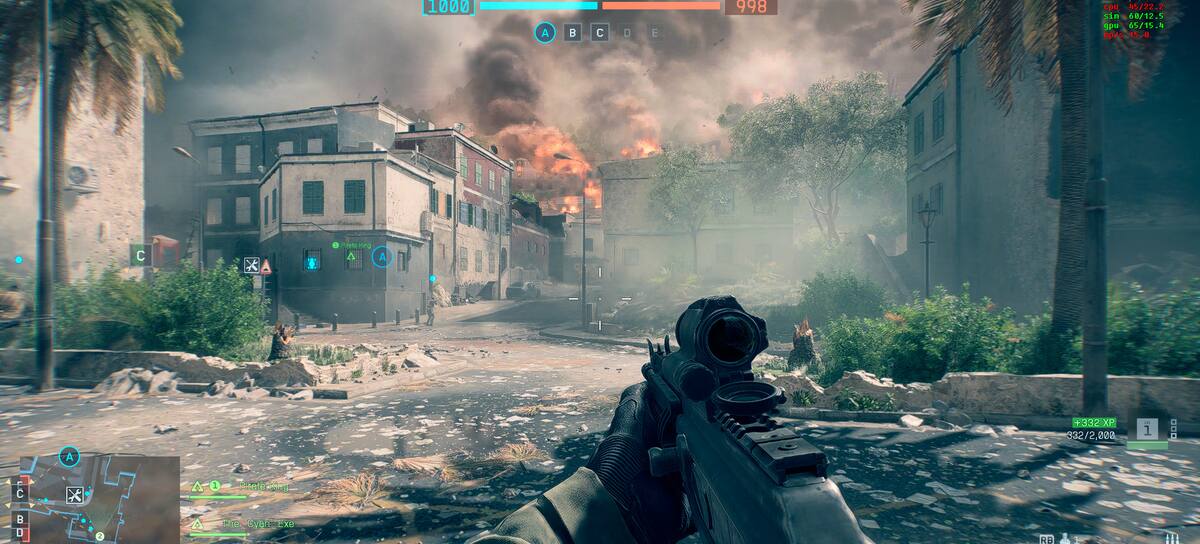Click the in-world square C objective marker

pyautogui.click(x=140, y=254)
